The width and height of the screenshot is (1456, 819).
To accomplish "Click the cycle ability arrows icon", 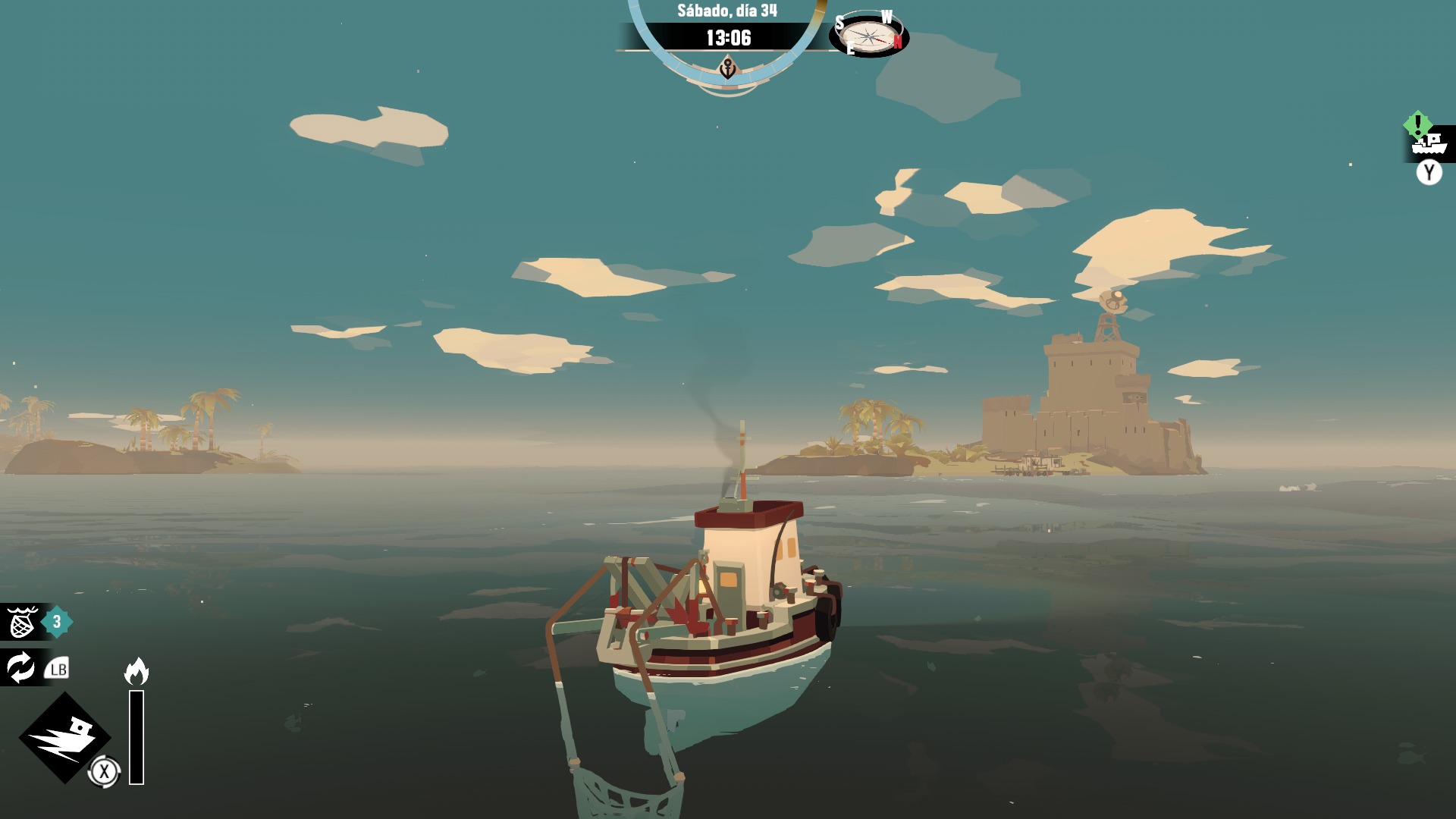I will (20, 668).
